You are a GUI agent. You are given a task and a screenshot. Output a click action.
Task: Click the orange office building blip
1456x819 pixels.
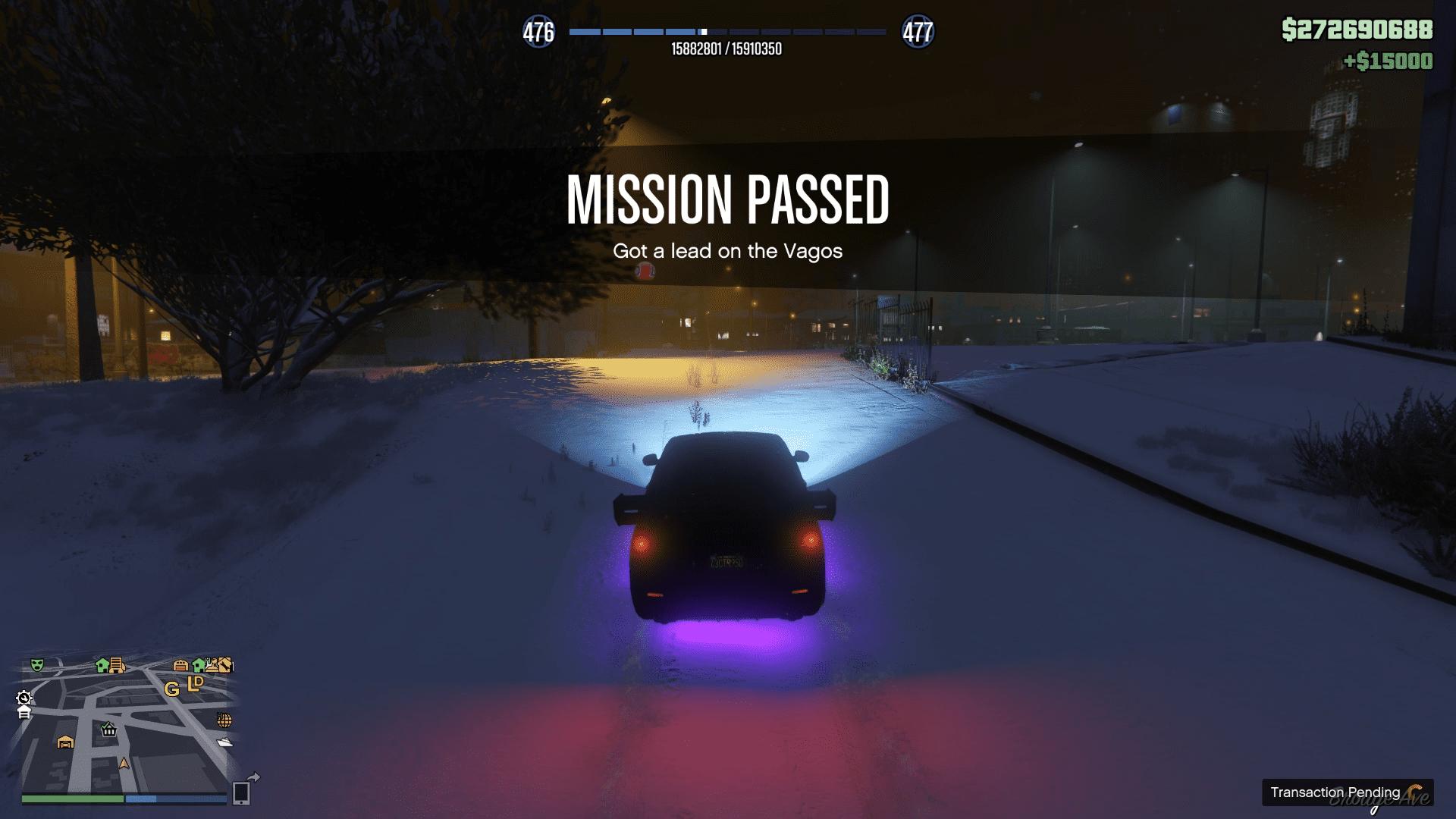[117, 665]
